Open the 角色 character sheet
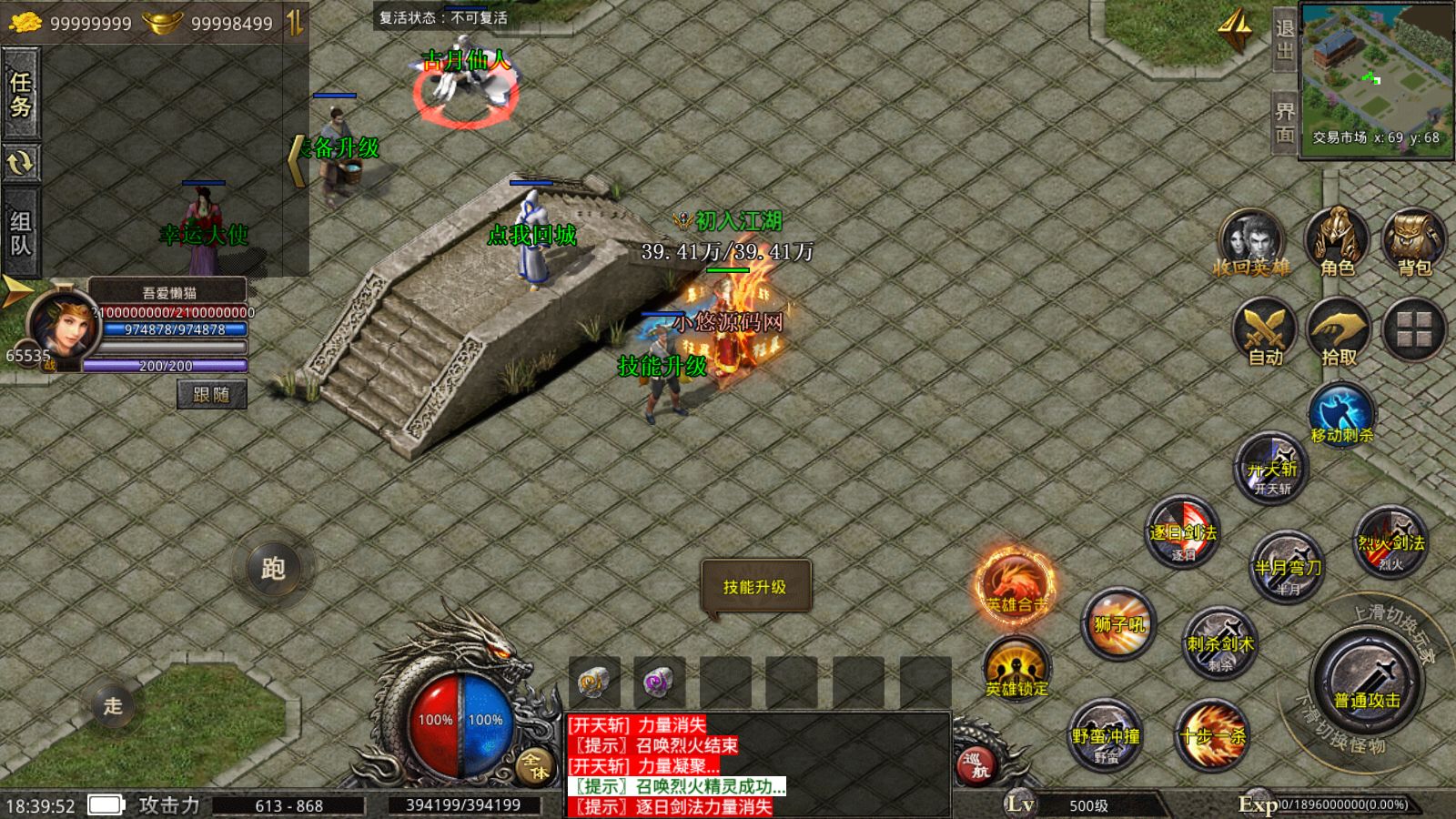Viewport: 1456px width, 819px height. point(1336,243)
